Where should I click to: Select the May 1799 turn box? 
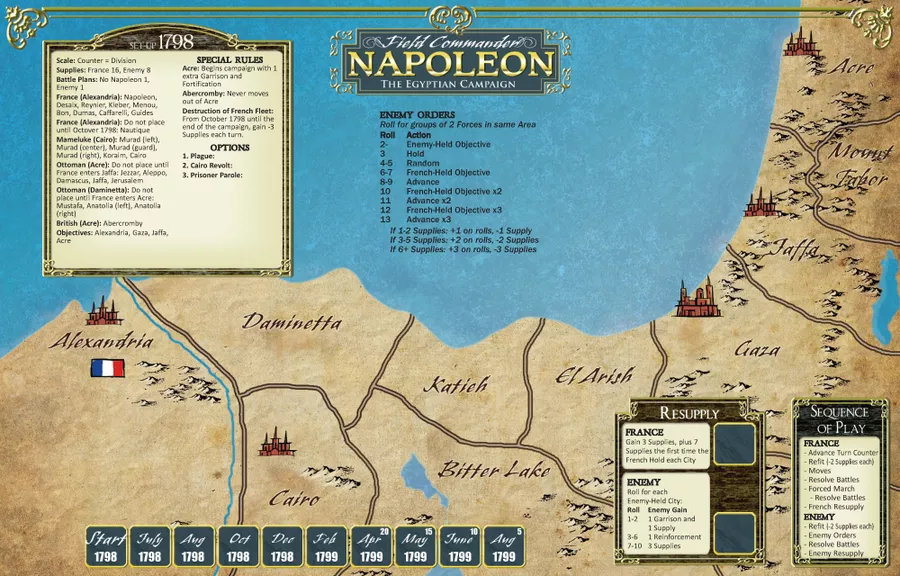tap(415, 547)
